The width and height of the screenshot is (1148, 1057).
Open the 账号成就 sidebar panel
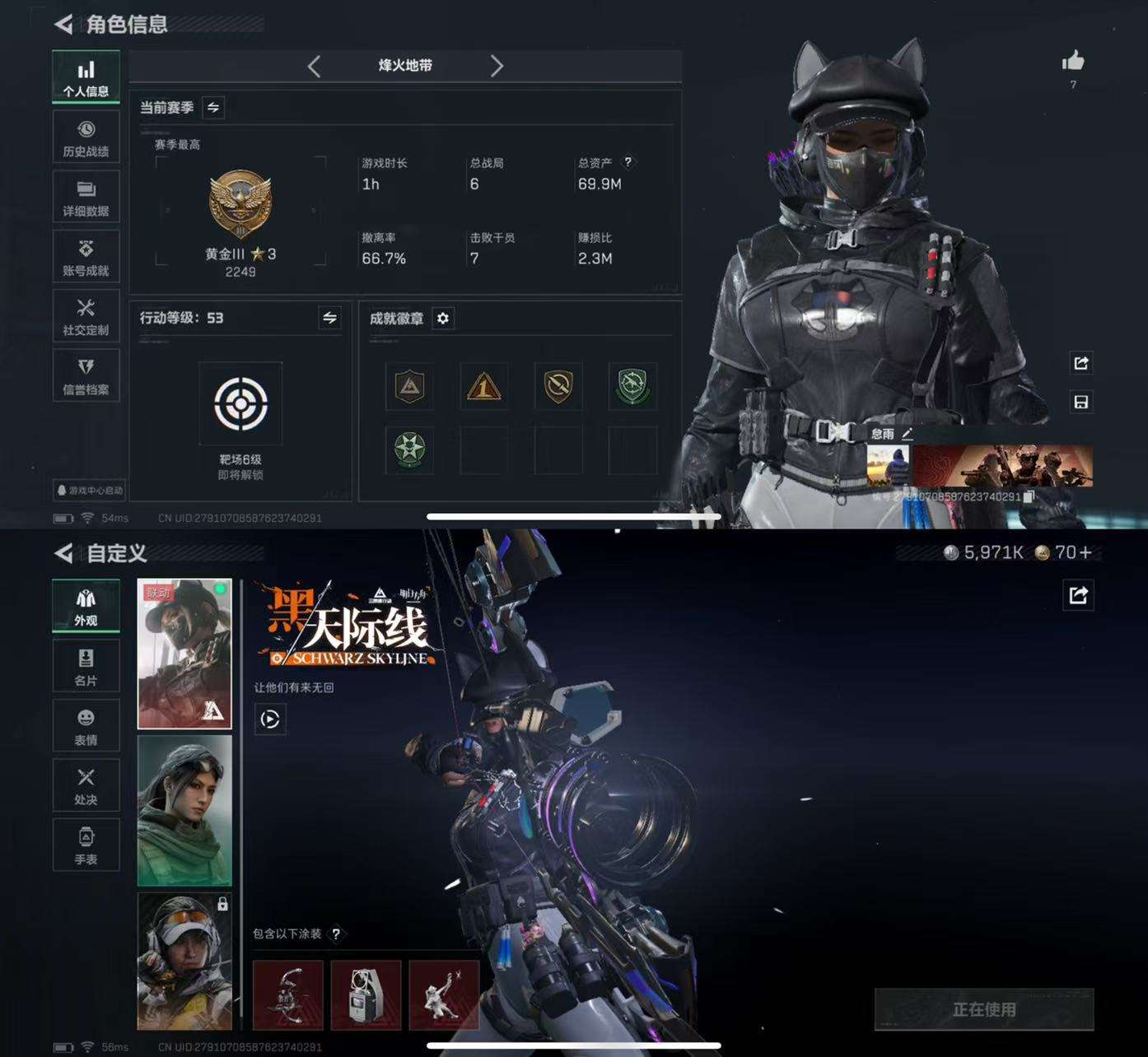coord(86,256)
